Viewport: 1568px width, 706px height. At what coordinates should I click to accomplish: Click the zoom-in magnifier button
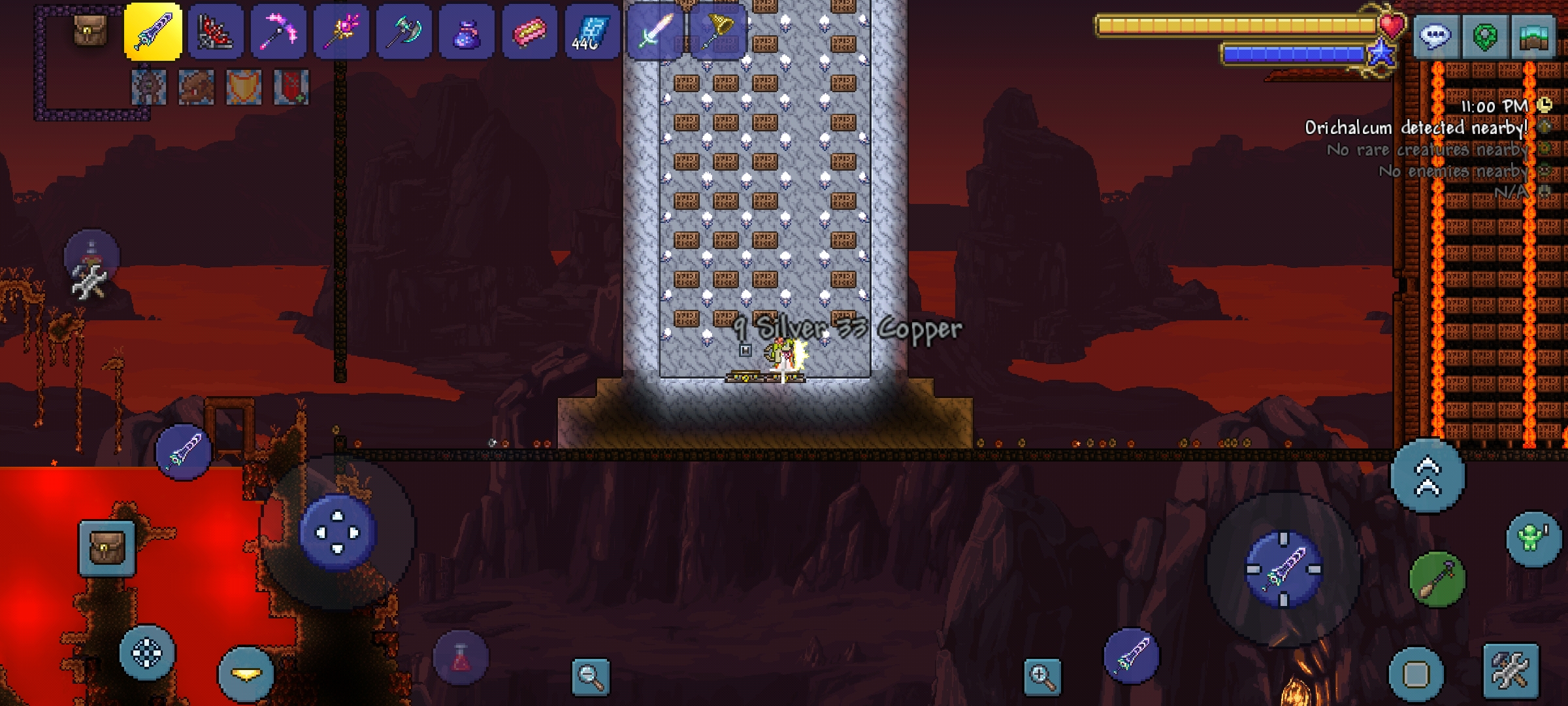point(1042,676)
